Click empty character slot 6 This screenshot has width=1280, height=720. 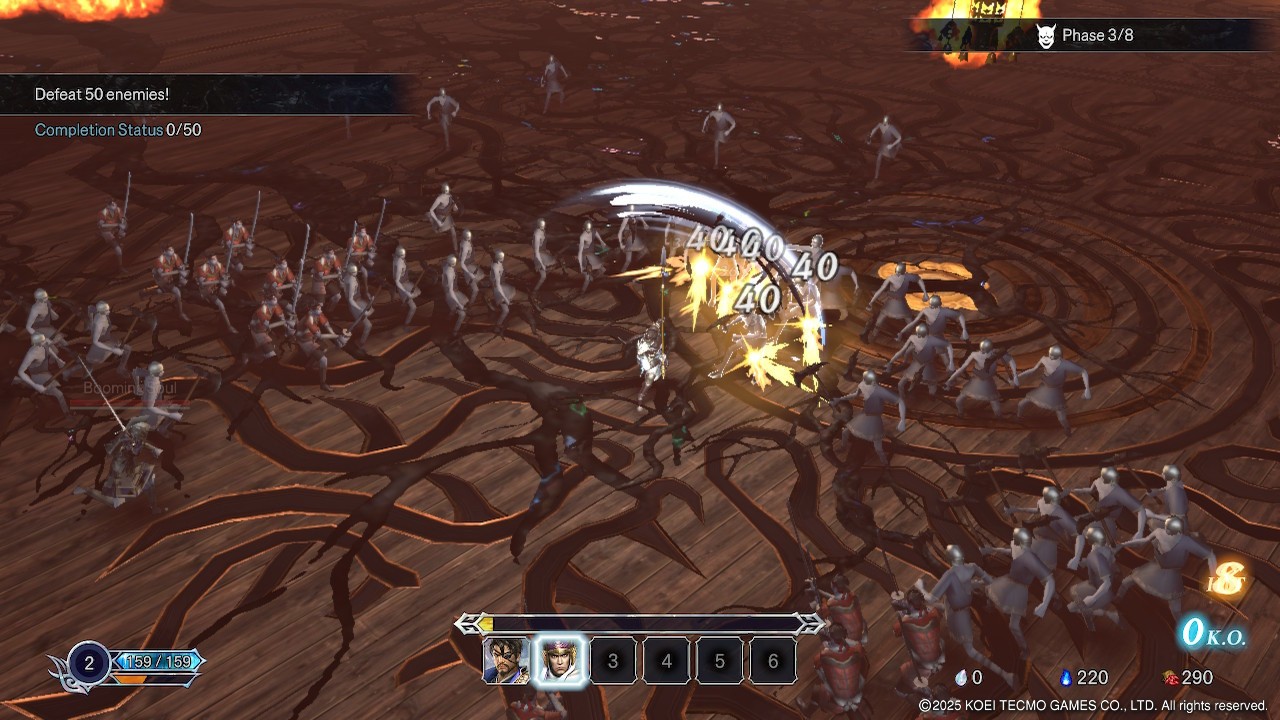coord(772,661)
